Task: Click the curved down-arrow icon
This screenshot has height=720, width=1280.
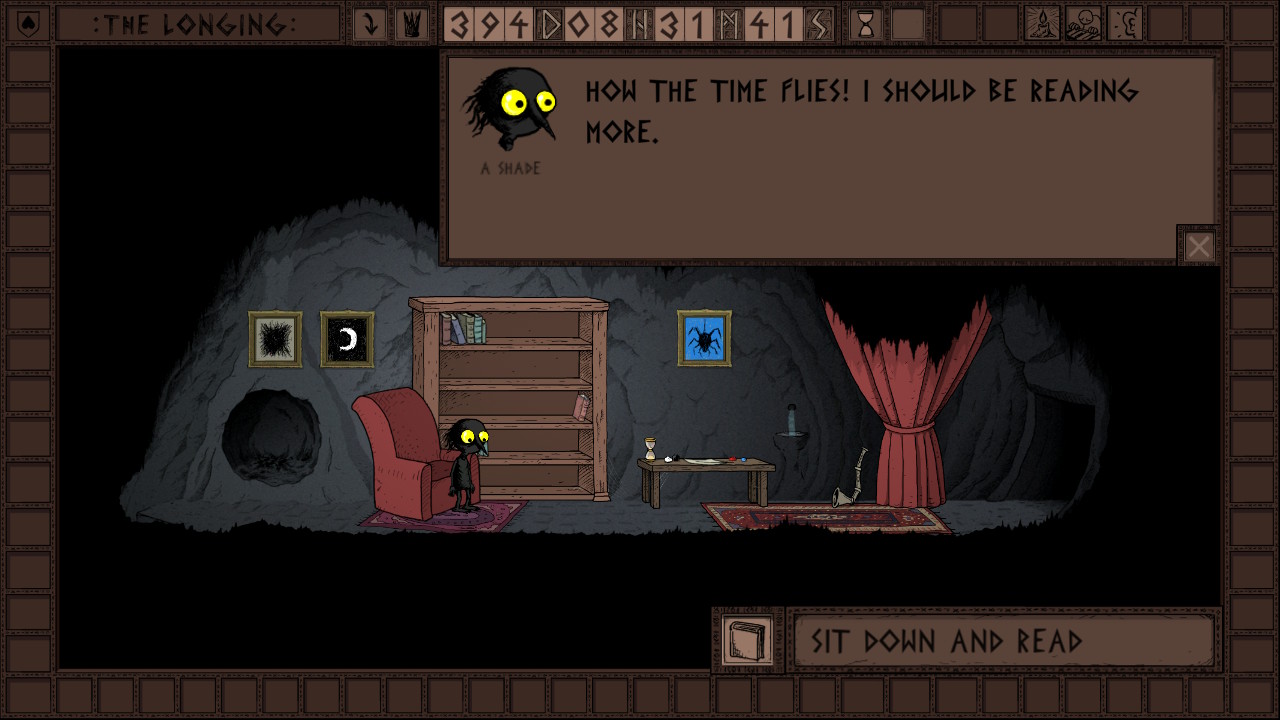Action: (x=370, y=24)
